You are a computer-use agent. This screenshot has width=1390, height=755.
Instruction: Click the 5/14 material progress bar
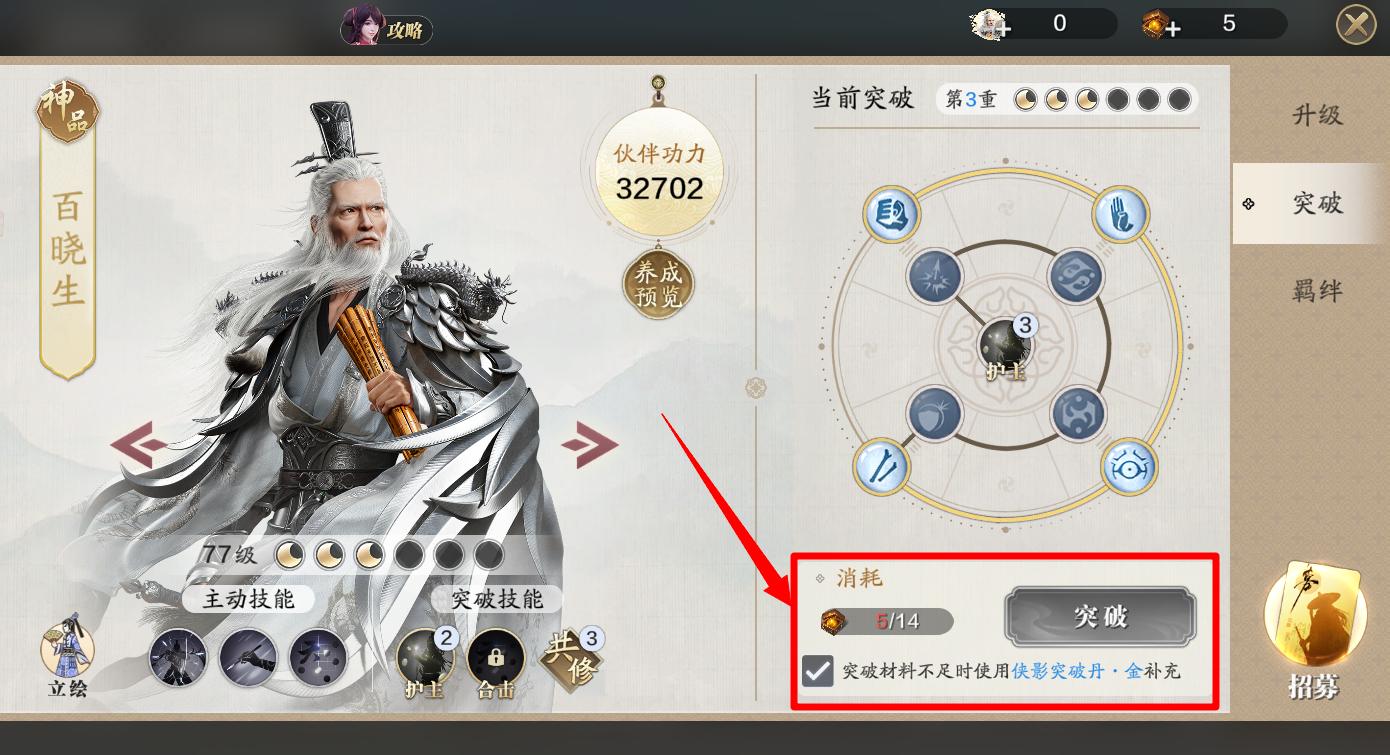pos(885,621)
